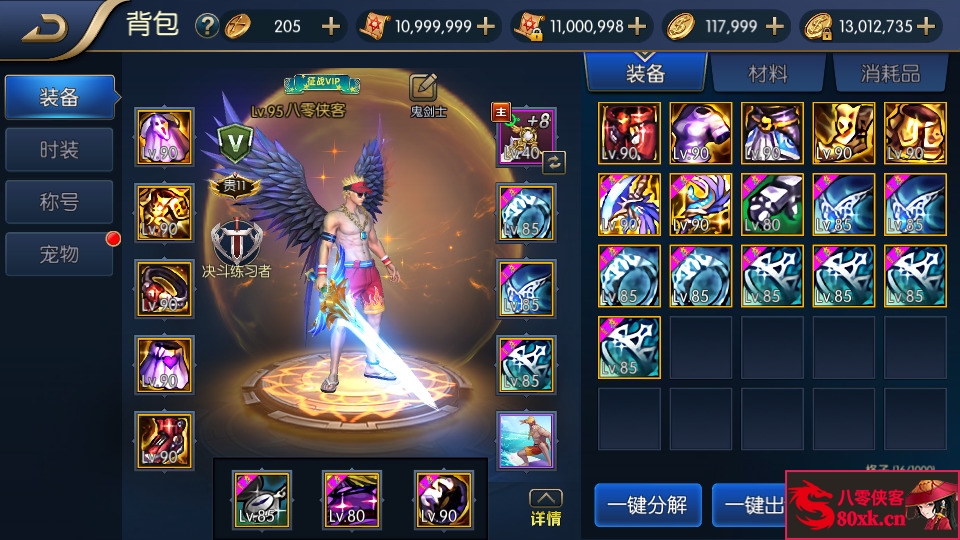Select the equipped Lv.90 black ring slot
Viewport: 960px width, 540px height.
[x=165, y=288]
